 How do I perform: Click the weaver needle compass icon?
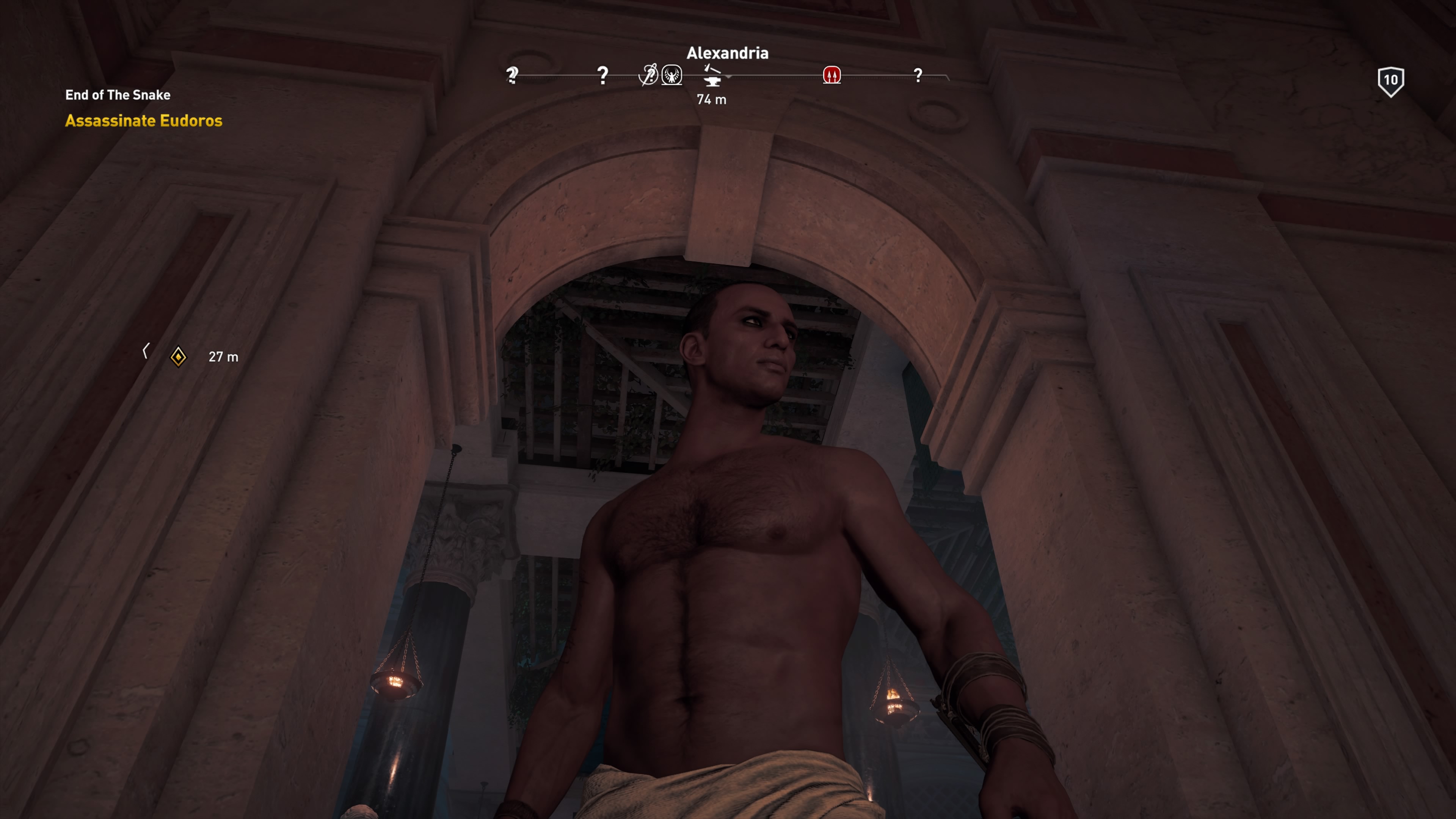click(648, 75)
